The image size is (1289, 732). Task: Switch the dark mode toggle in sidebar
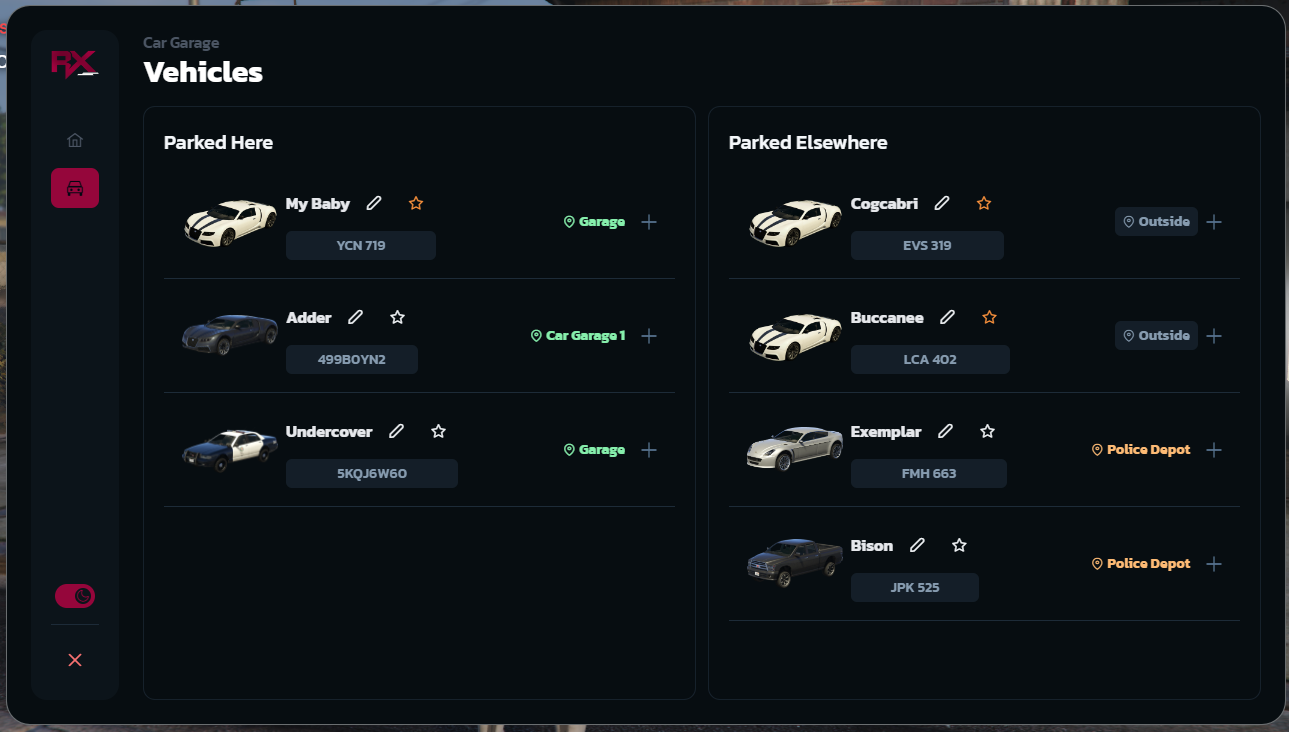pos(75,595)
